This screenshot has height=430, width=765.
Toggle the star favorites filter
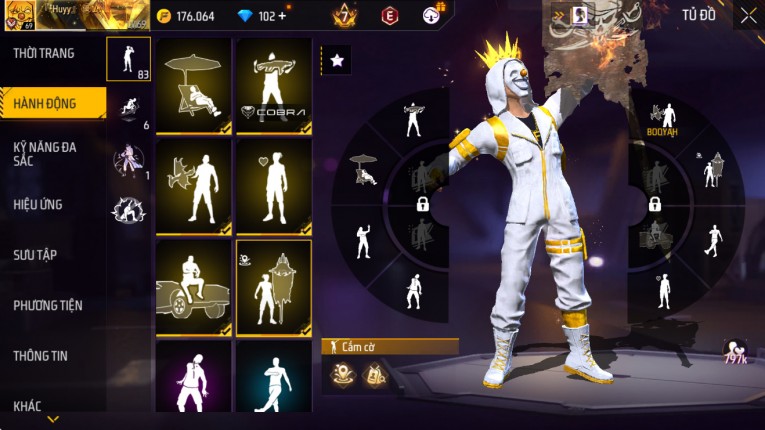[336, 61]
